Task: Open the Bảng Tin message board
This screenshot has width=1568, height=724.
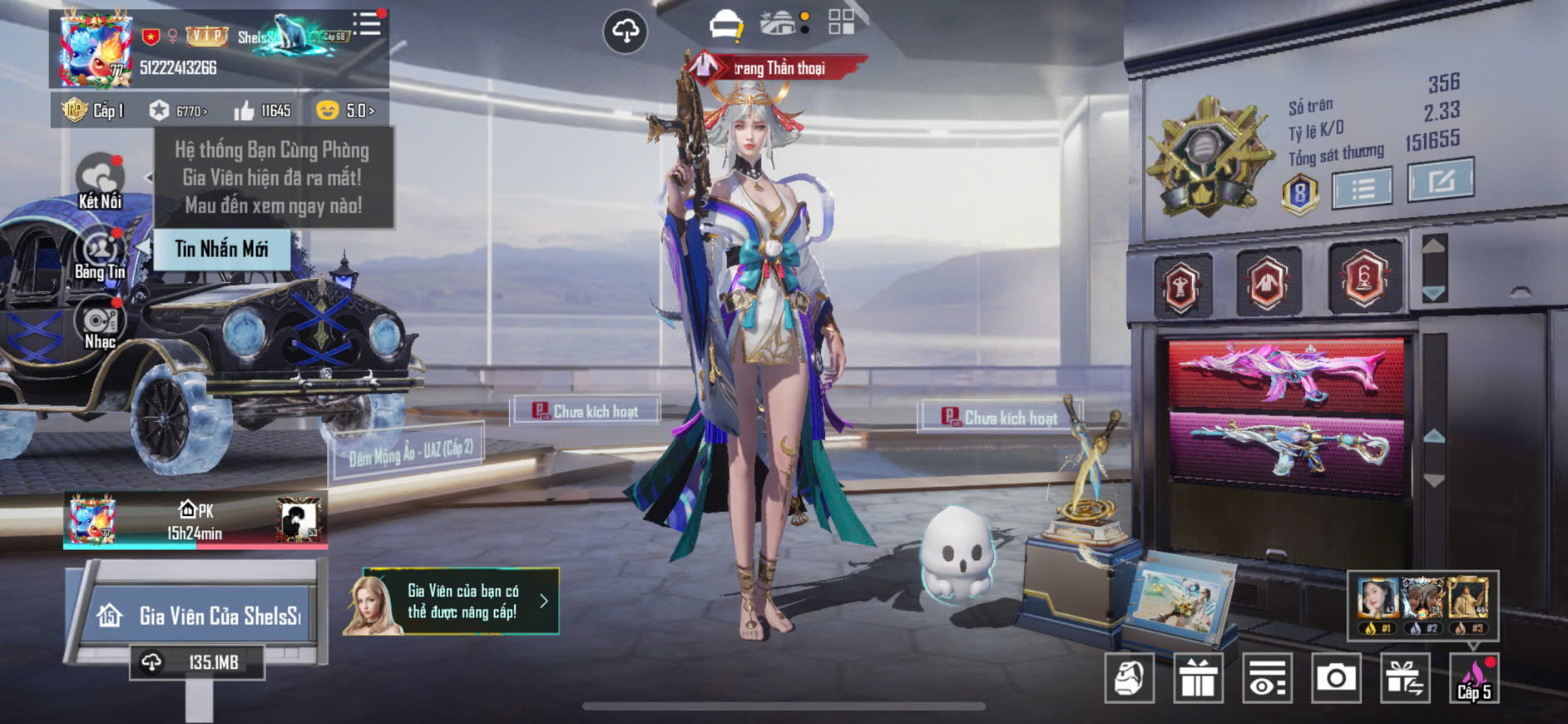Action: [x=100, y=253]
